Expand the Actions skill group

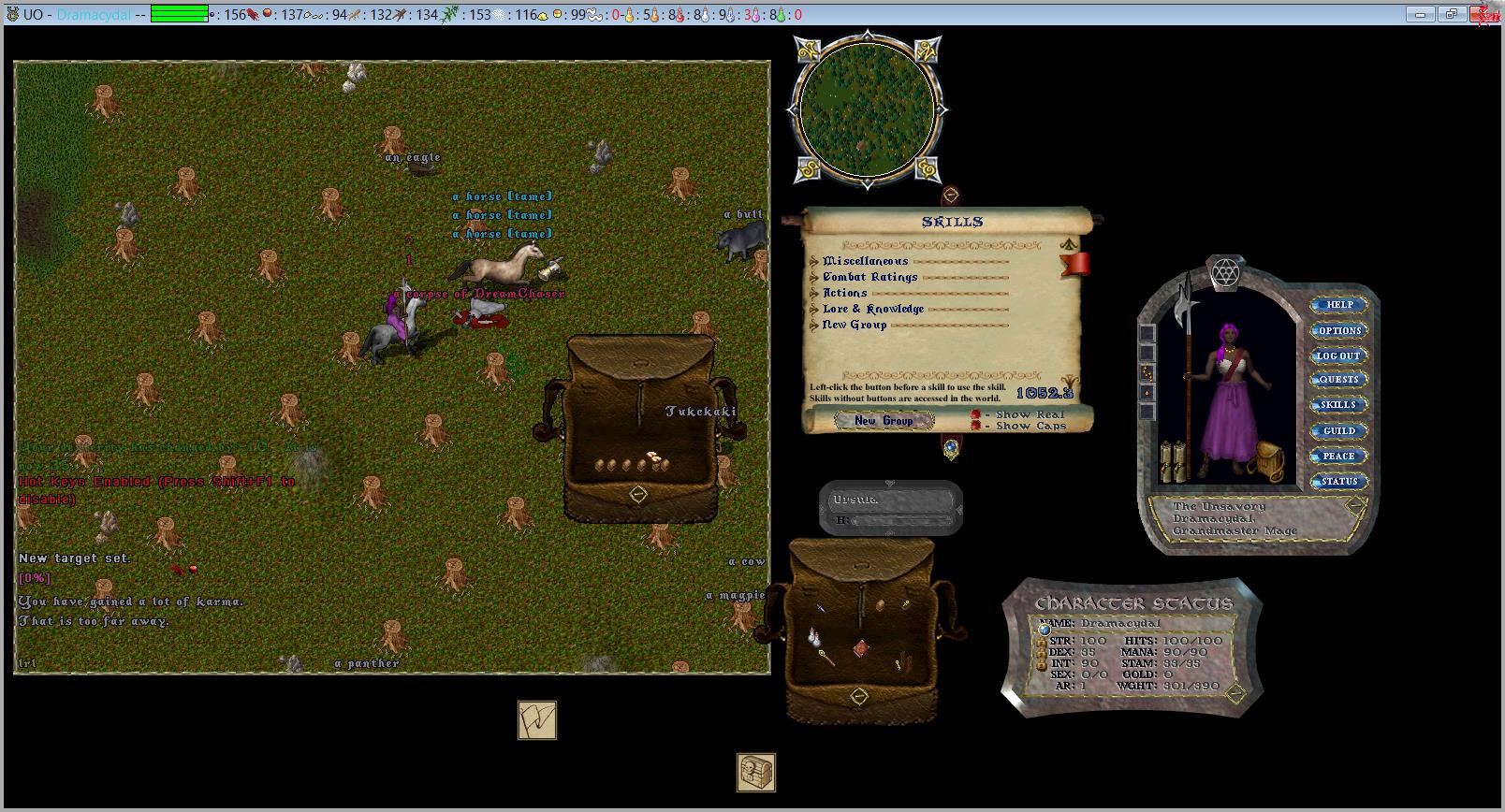pos(814,294)
